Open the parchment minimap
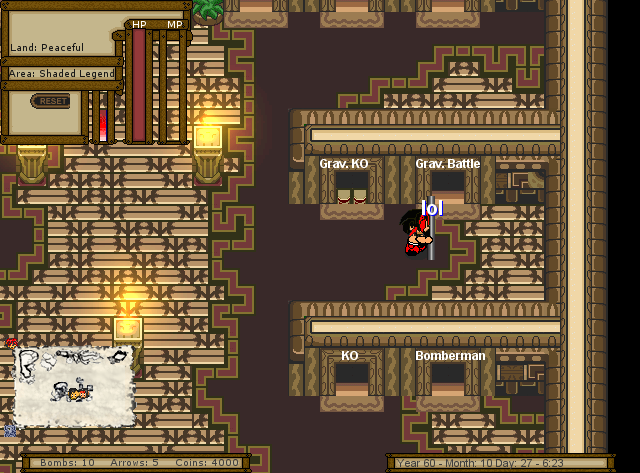The height and width of the screenshot is (473, 640). [x=74, y=384]
